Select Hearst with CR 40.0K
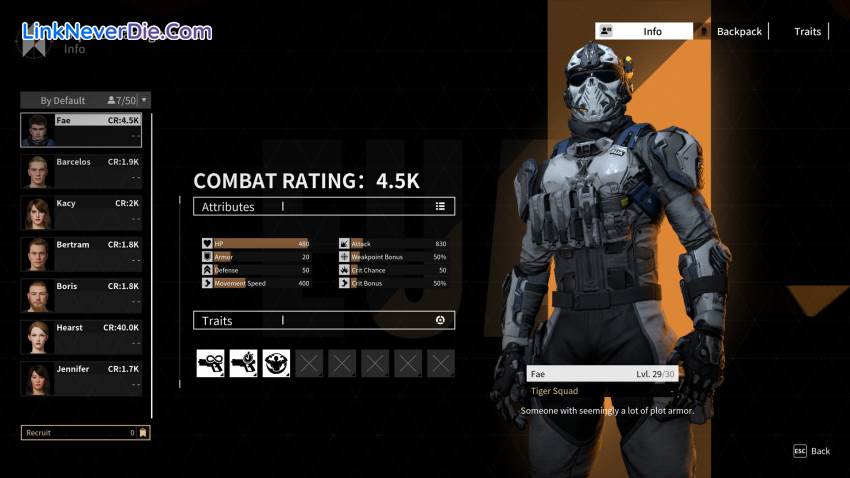The height and width of the screenshot is (478, 850). (81, 337)
